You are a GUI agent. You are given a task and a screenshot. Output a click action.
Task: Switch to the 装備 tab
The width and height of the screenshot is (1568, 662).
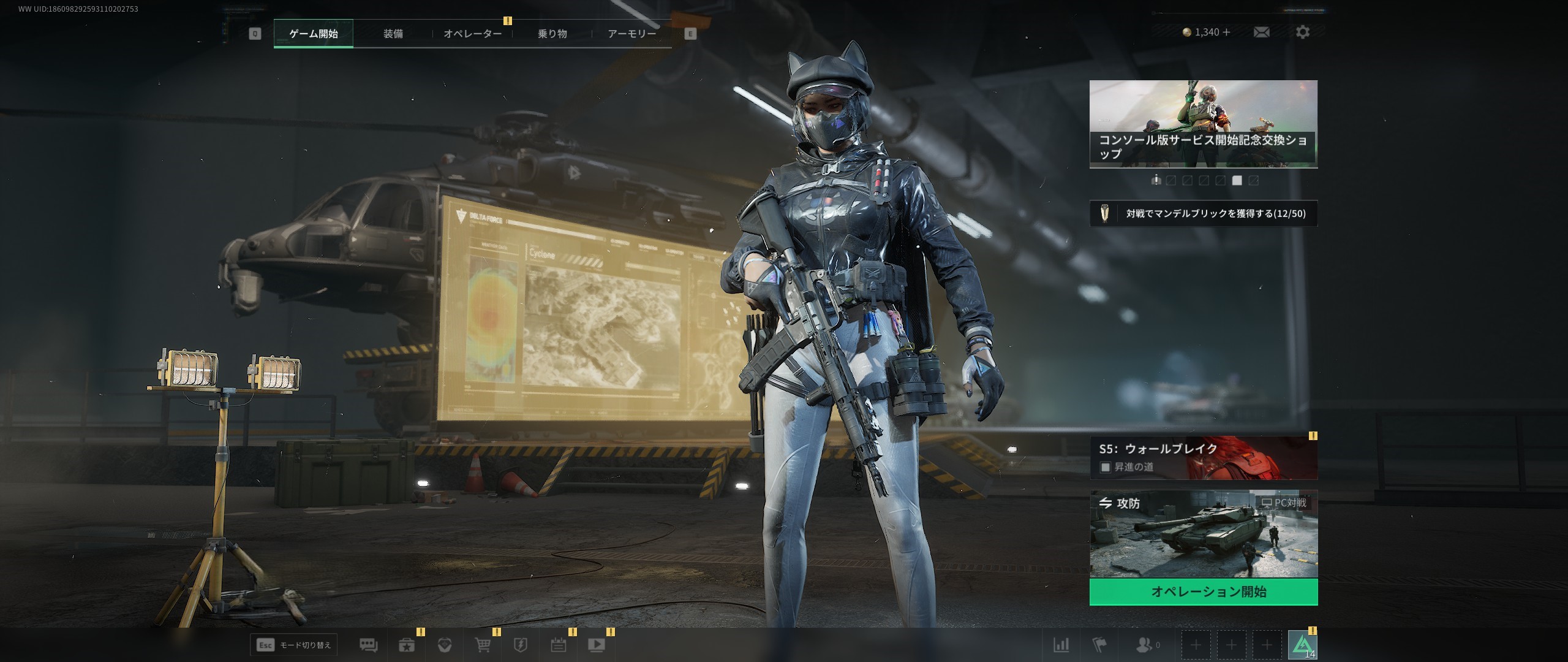tap(393, 34)
